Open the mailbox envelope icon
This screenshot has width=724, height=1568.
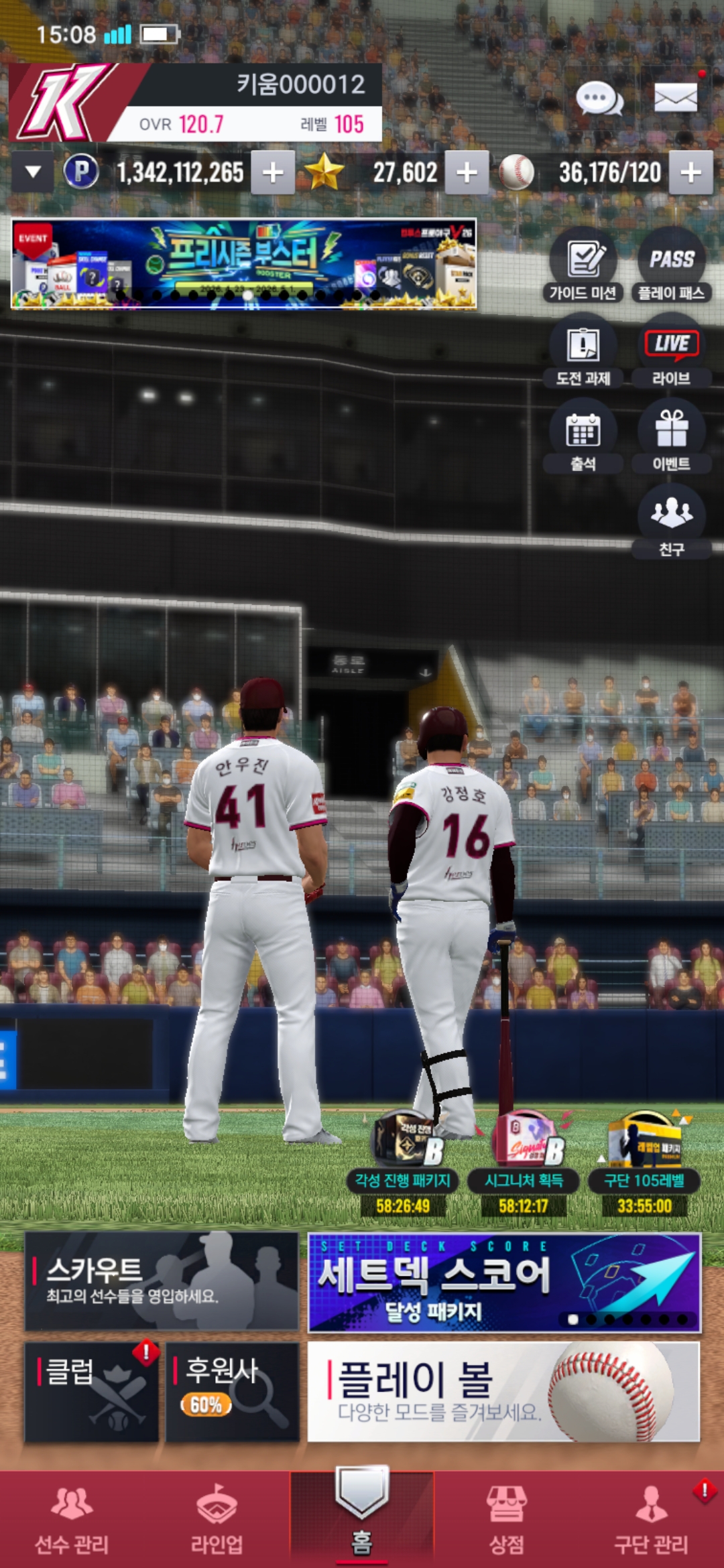[x=676, y=99]
